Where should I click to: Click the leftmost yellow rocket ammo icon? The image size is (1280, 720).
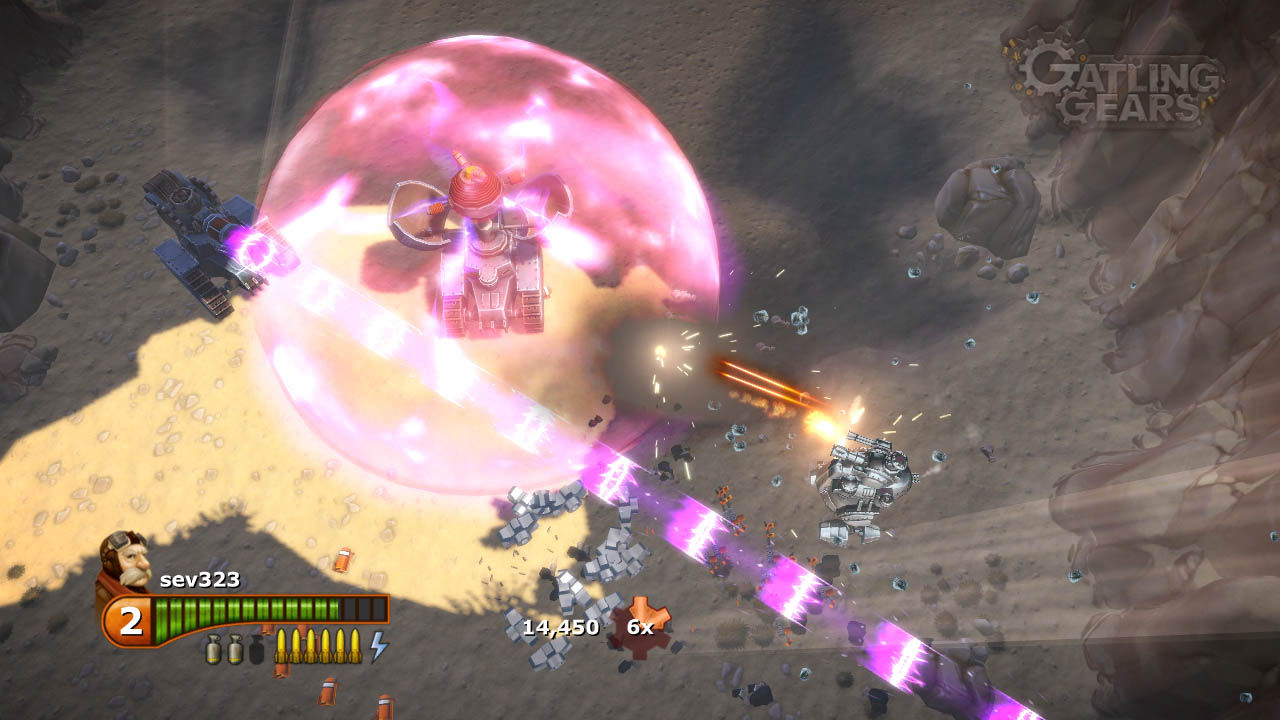pyautogui.click(x=283, y=647)
